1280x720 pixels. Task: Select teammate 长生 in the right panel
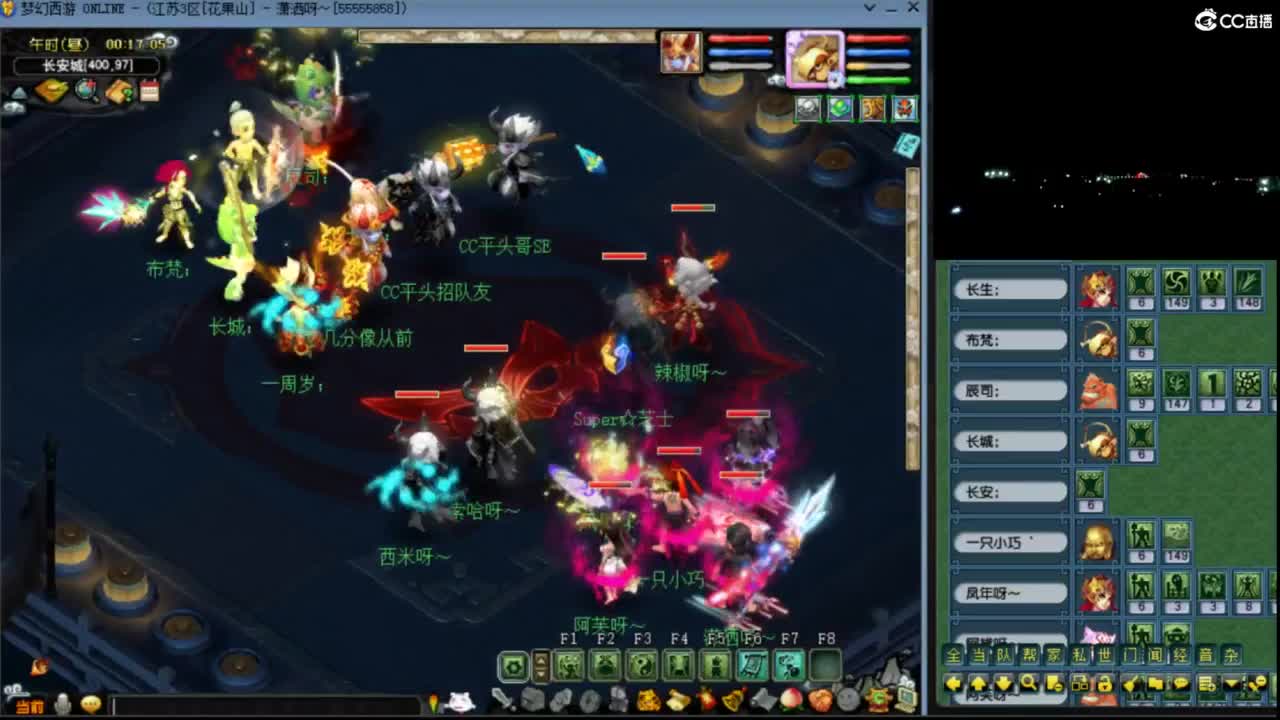[1010, 288]
